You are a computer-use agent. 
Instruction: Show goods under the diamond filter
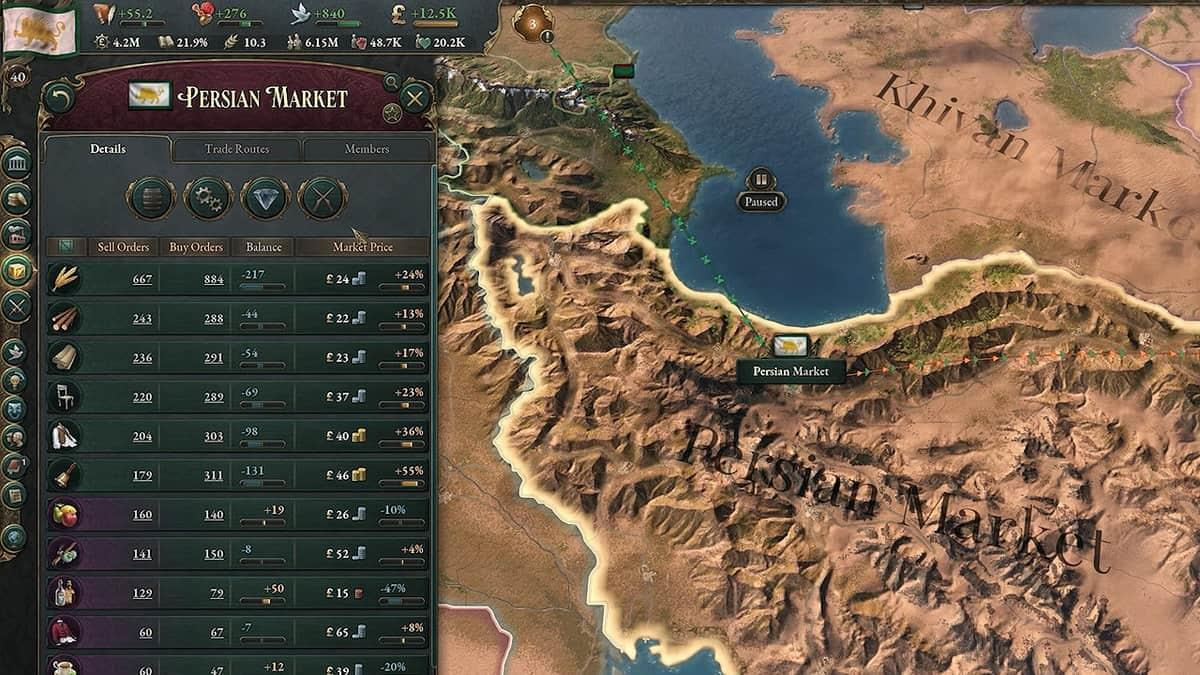(265, 197)
